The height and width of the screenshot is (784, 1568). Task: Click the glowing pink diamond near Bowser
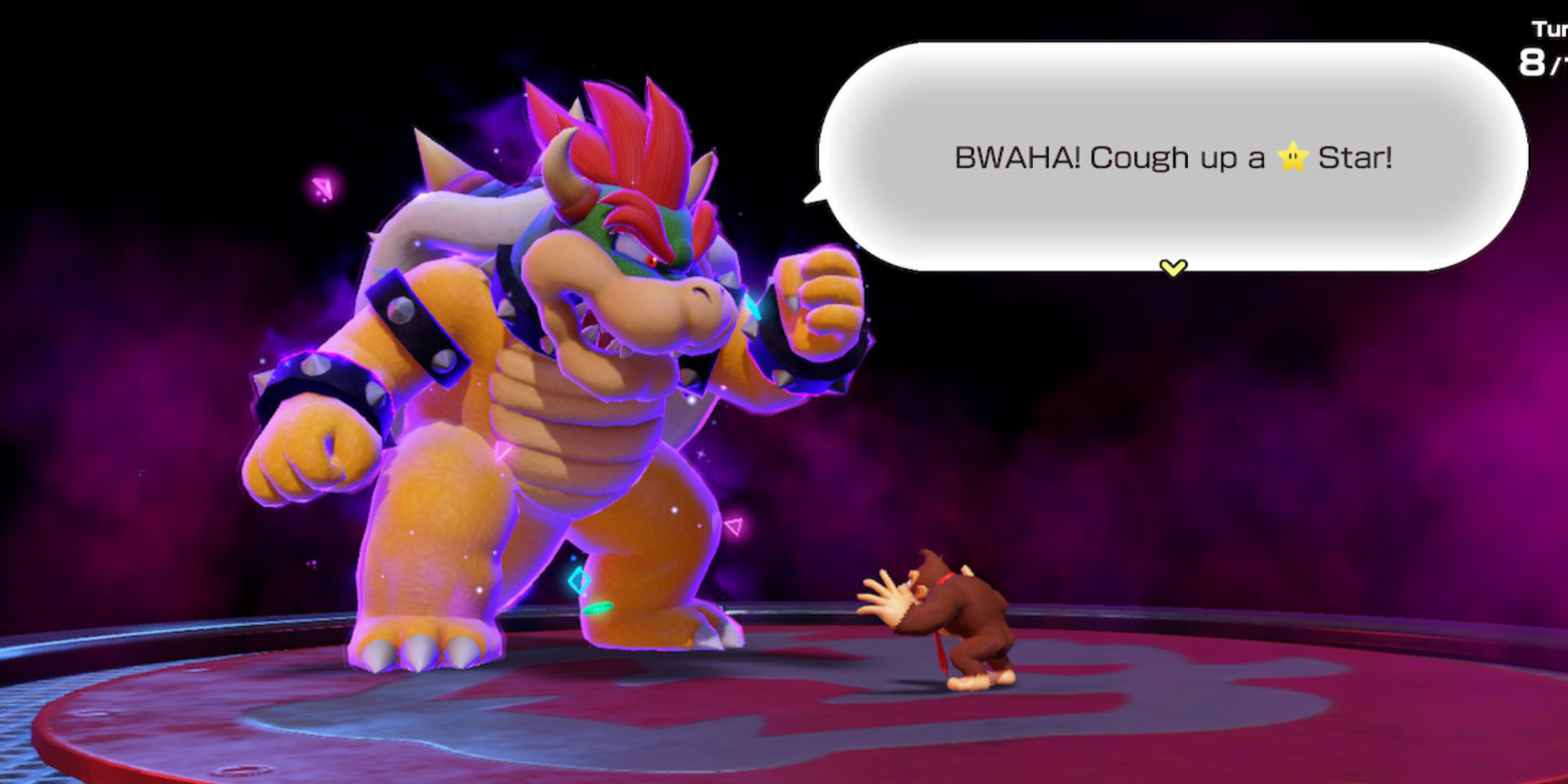point(320,189)
